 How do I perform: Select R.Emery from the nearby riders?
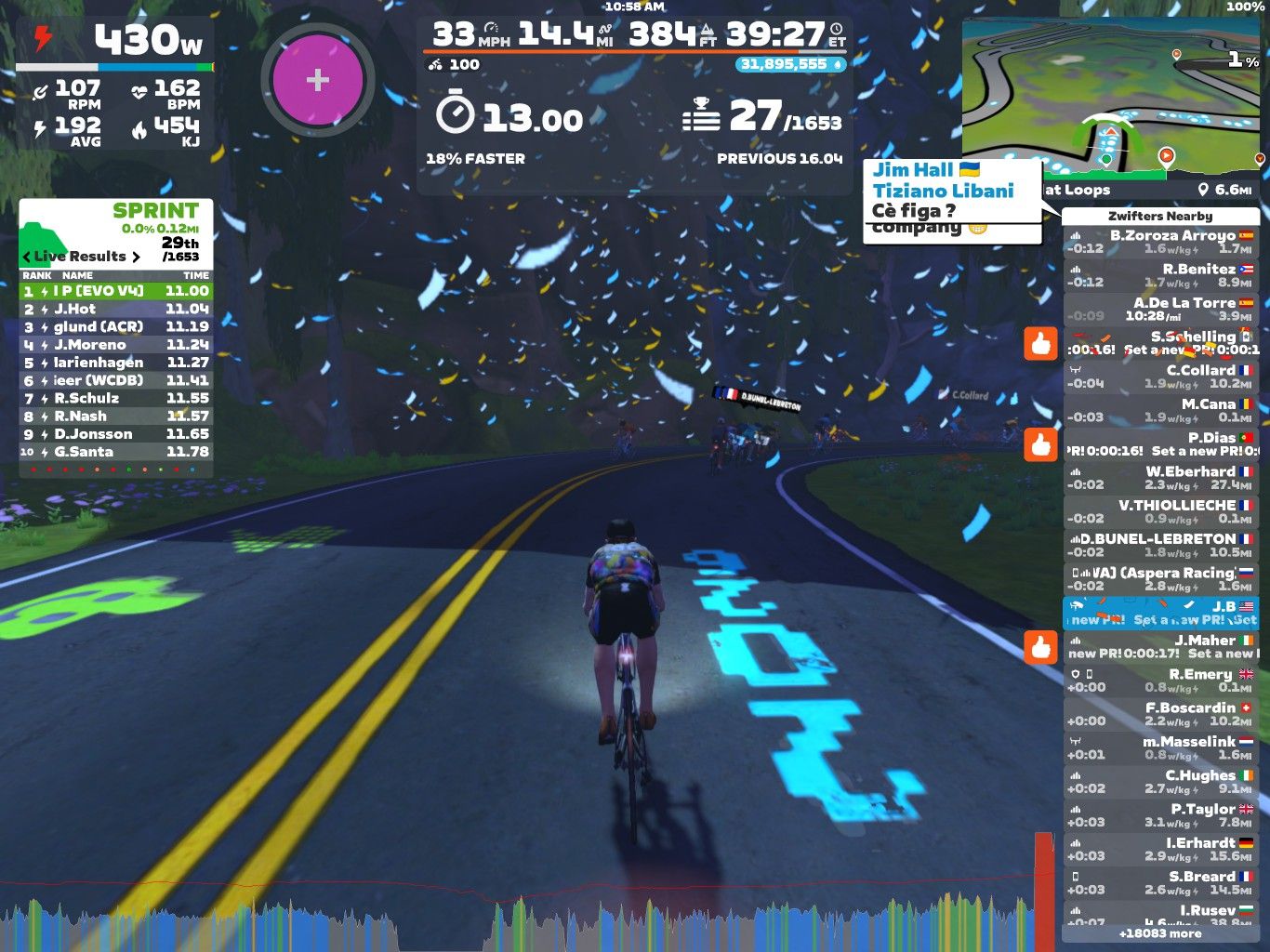coord(1160,681)
